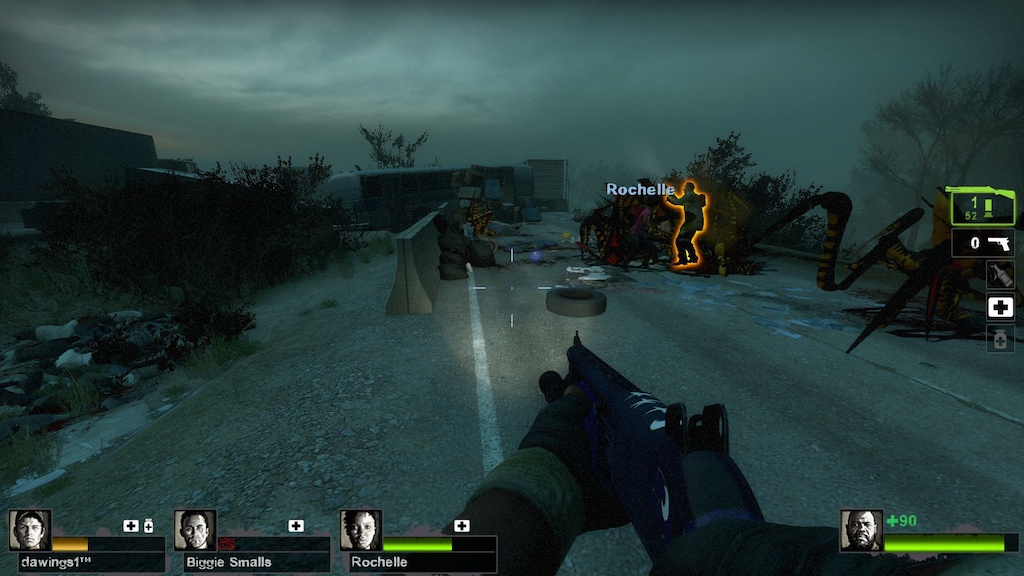Click the pills icon beside dawings1's portrait
1024x576 pixels.
click(149, 526)
